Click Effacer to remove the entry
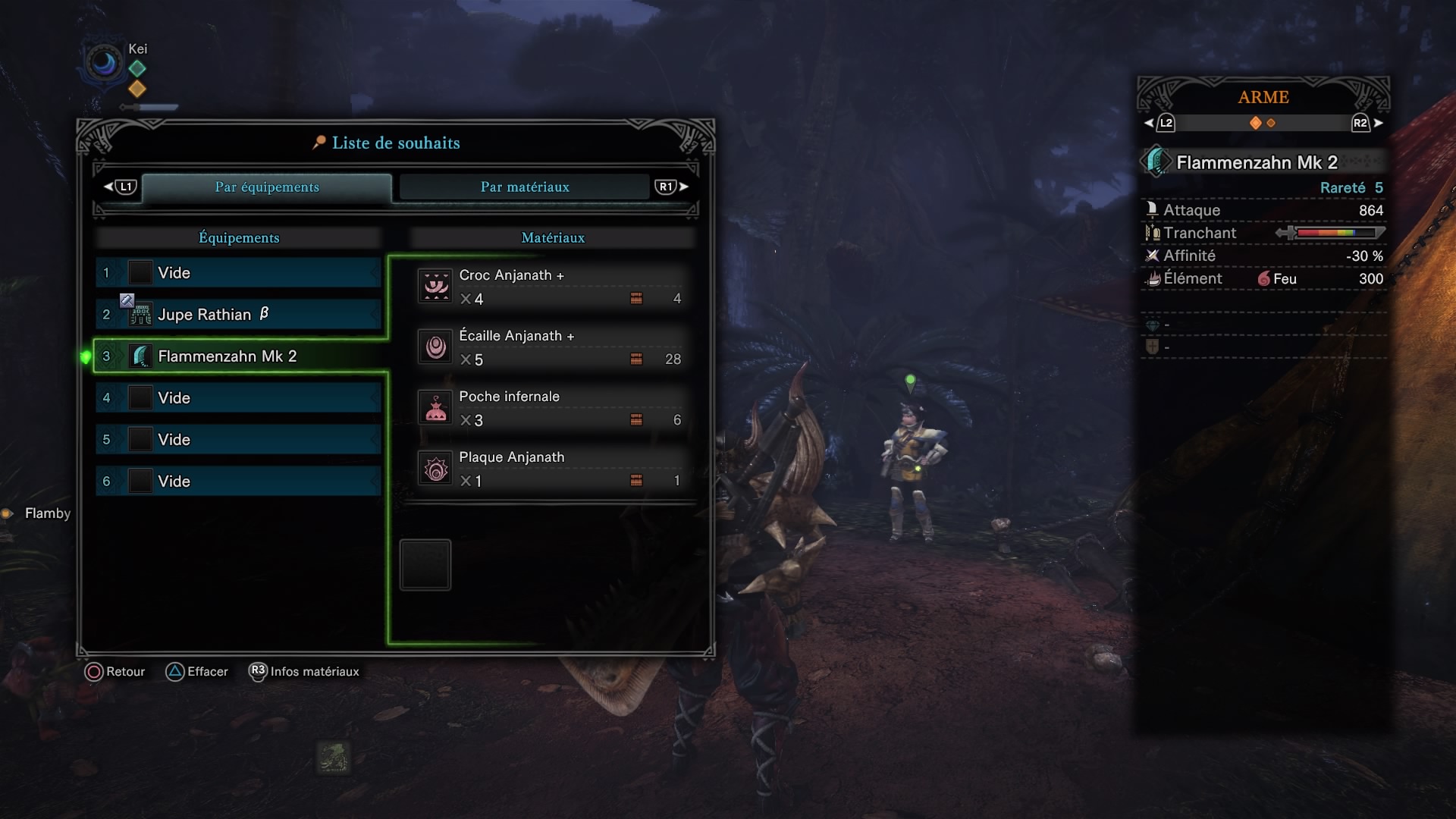Viewport: 1456px width, 819px height. coord(197,672)
